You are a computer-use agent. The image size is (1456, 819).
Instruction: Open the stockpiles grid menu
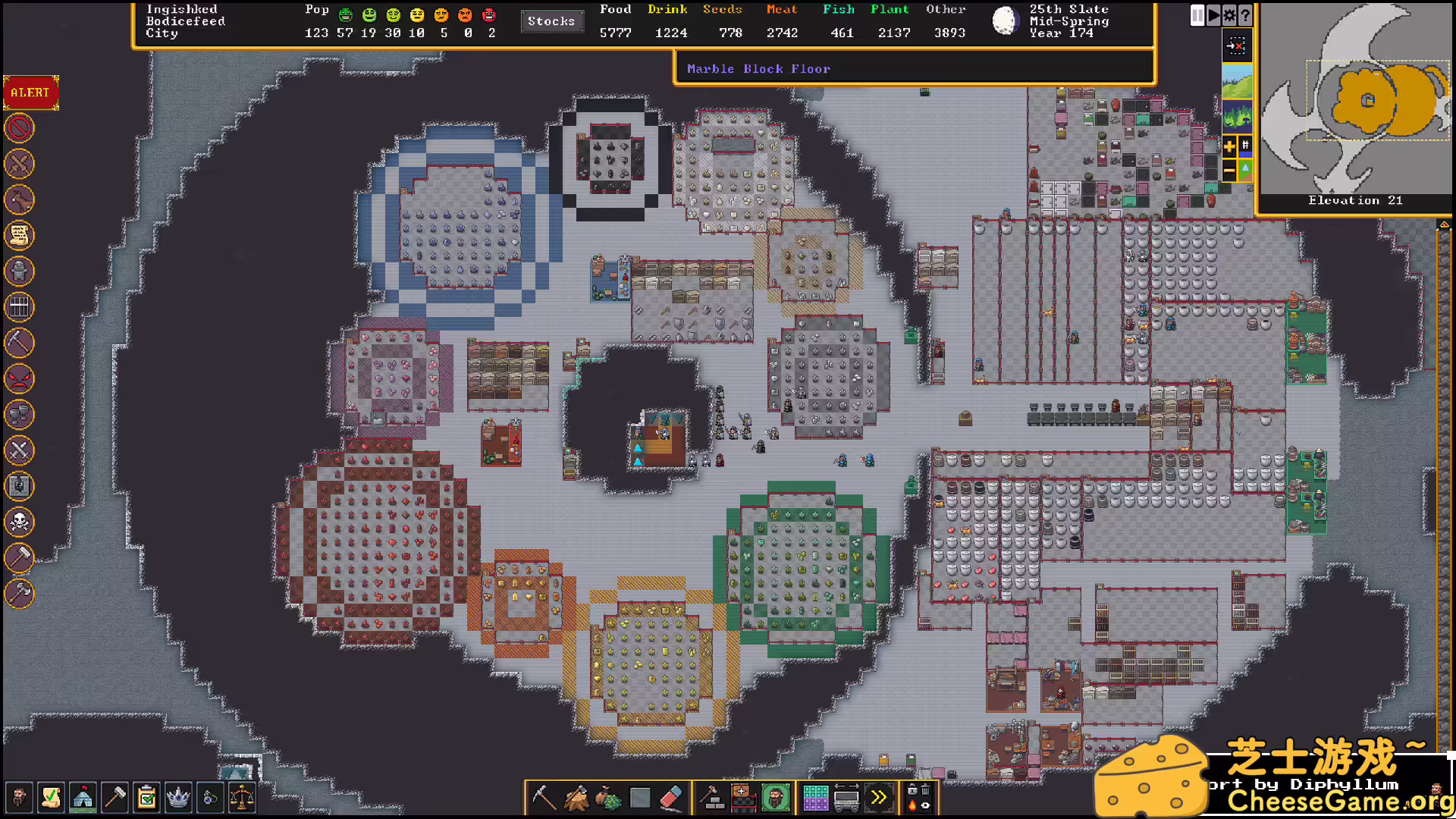click(815, 798)
